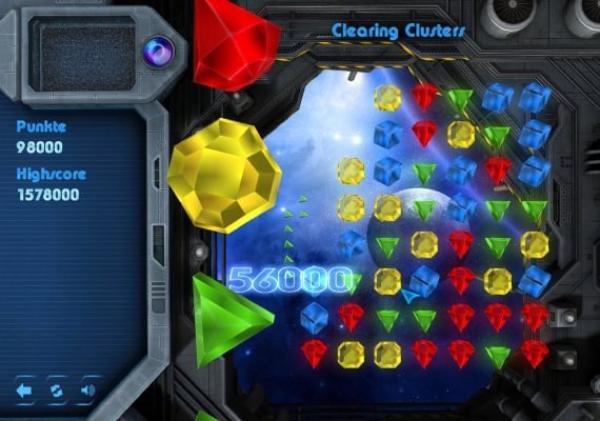This screenshot has height=421, width=600.
Task: Restart the level with the circular arrows button
Action: [x=57, y=390]
